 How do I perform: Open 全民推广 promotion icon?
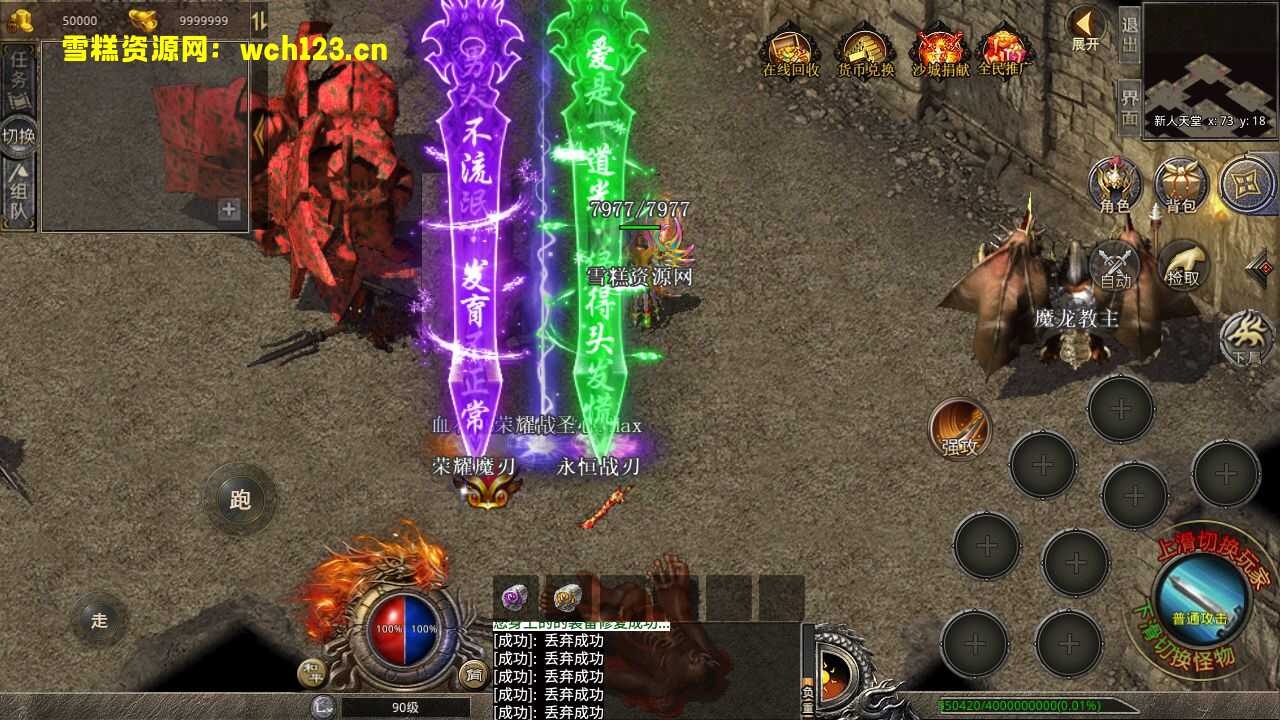pyautogui.click(x=1004, y=52)
